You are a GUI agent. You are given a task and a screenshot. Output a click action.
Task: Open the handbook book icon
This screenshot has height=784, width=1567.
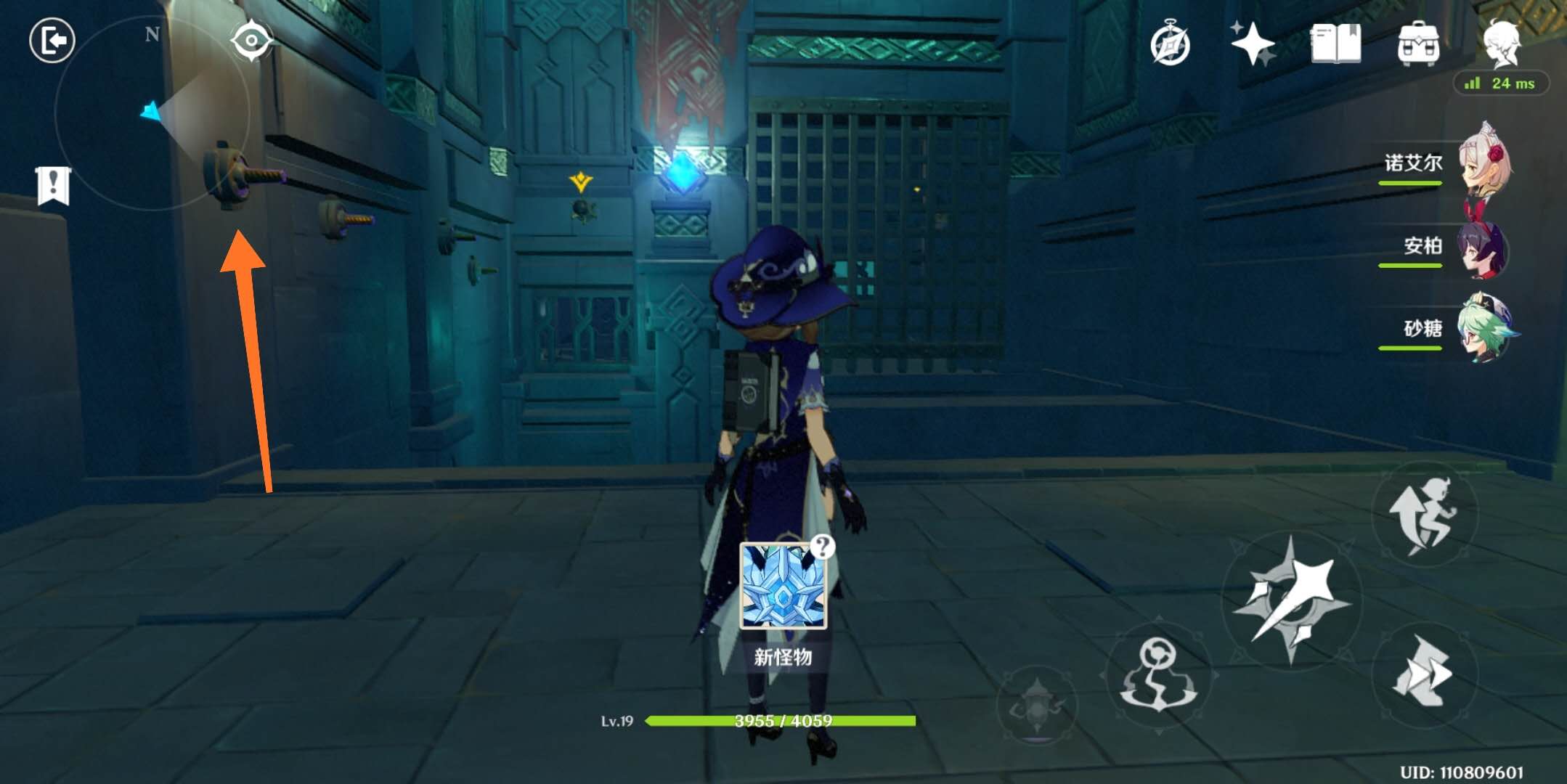click(1335, 44)
